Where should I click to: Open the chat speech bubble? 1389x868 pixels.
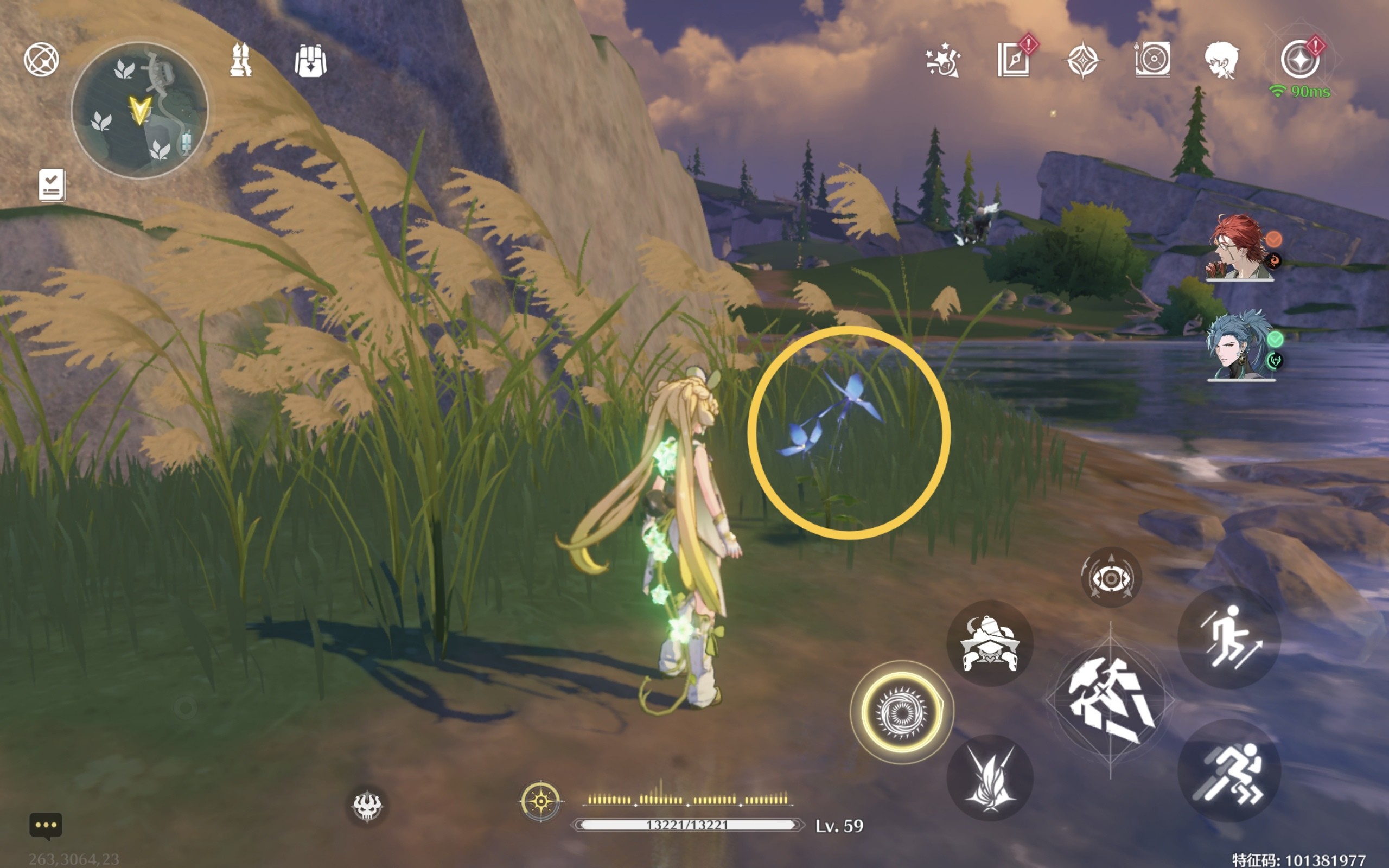tap(46, 826)
